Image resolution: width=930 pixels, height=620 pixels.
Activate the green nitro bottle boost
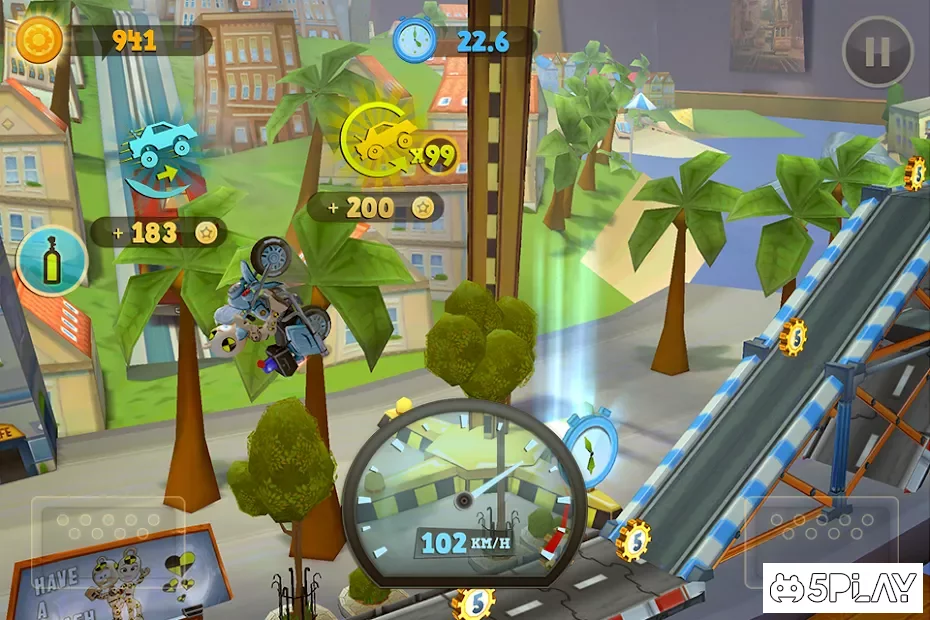pyautogui.click(x=52, y=260)
